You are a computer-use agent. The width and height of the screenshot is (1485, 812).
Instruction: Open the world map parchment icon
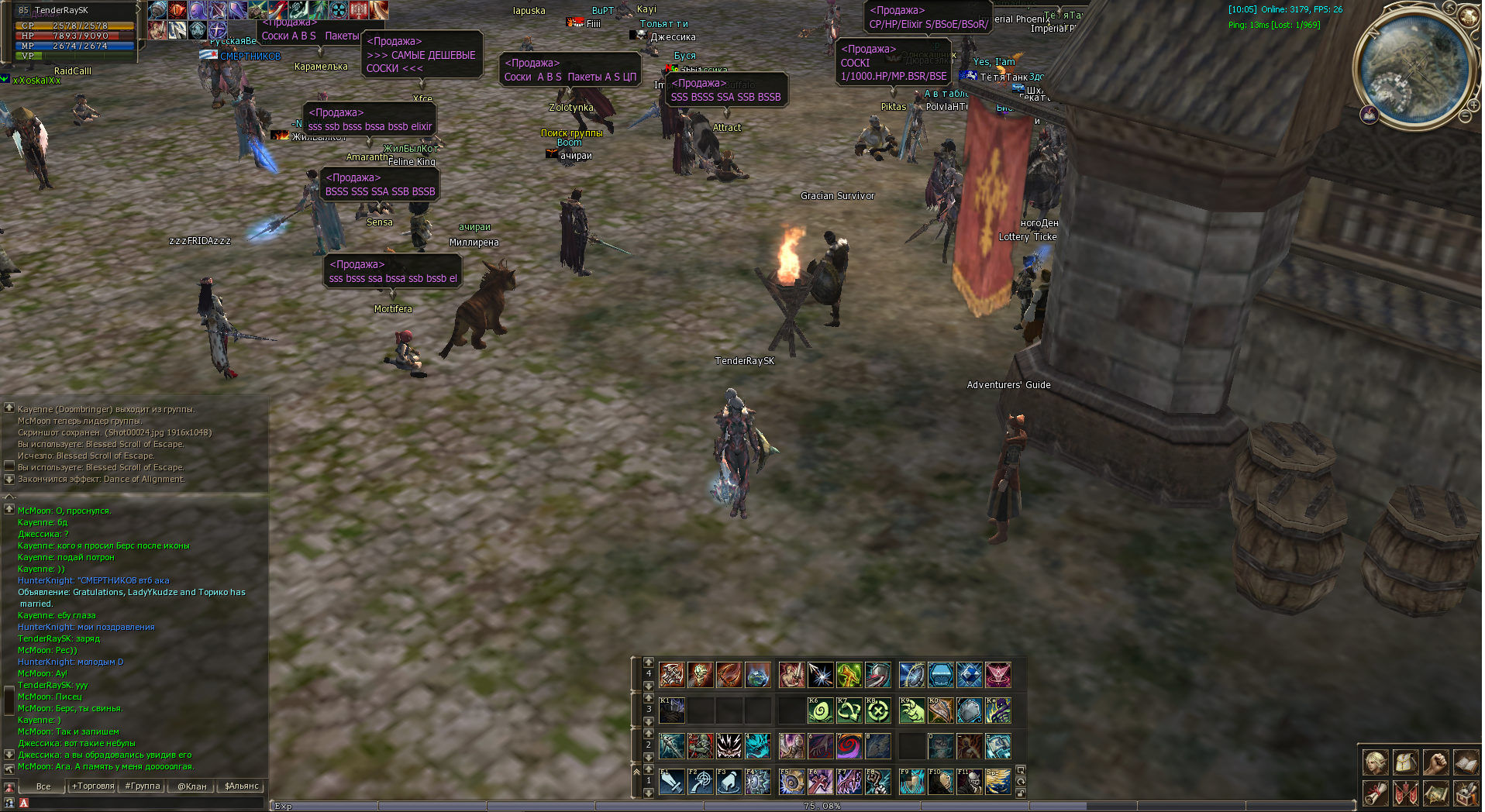pyautogui.click(x=1435, y=793)
